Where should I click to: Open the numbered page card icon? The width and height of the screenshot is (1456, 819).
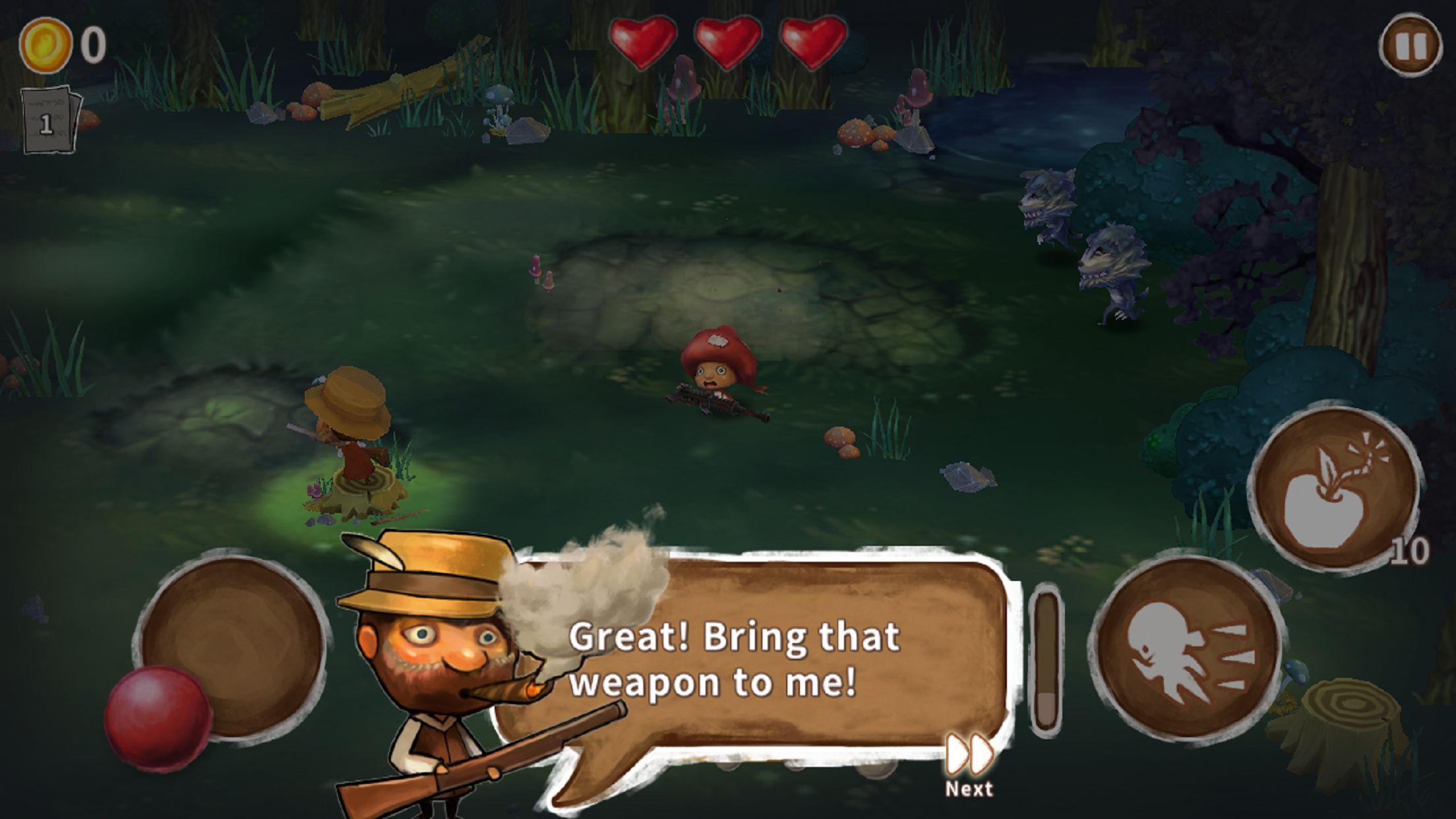point(49,121)
